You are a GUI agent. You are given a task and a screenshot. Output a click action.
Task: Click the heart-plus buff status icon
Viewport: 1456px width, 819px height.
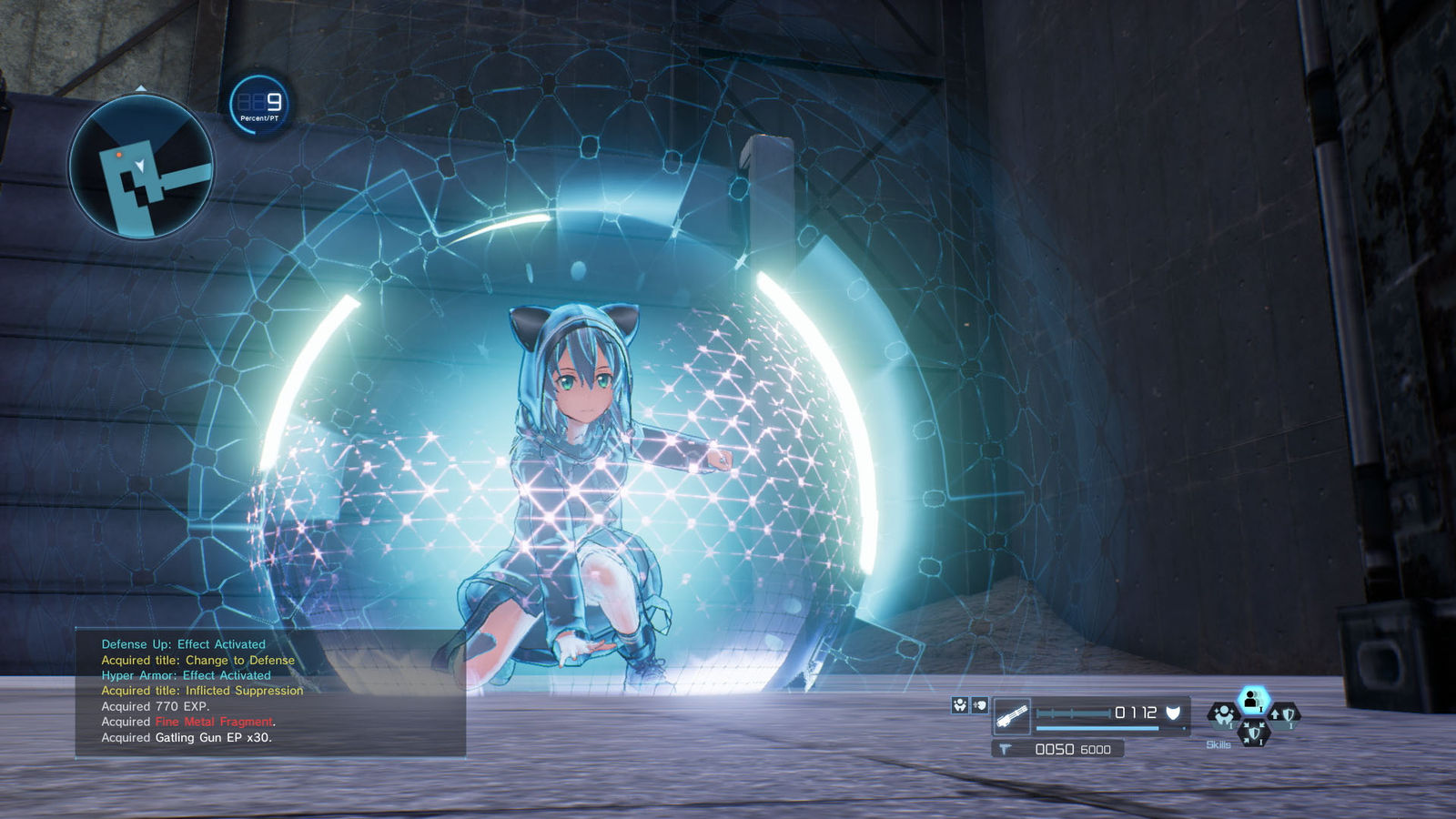[979, 704]
